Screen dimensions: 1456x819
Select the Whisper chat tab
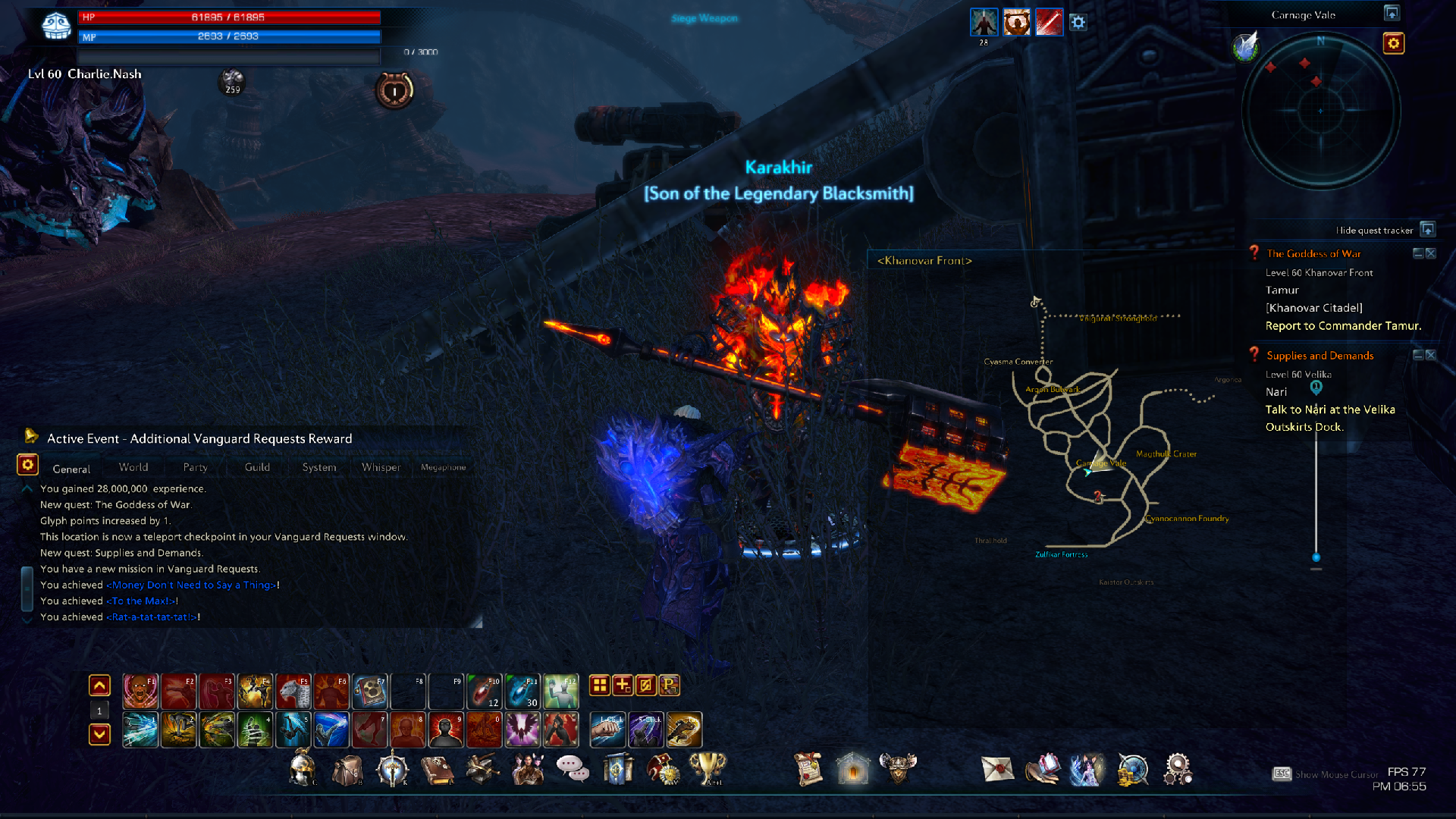tap(381, 467)
